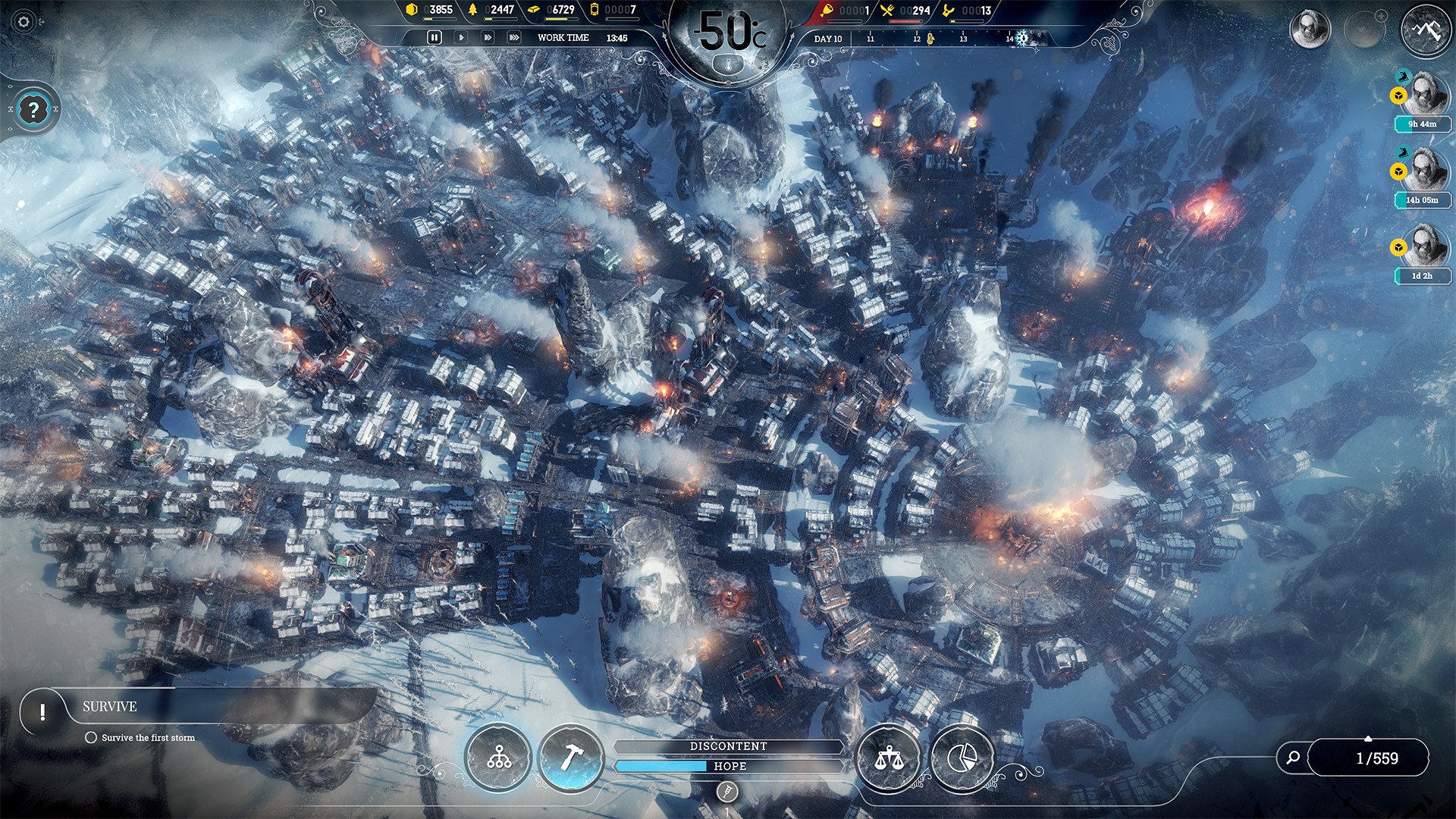Image resolution: width=1456 pixels, height=819 pixels.
Task: Switch to triple-arrow fastest speed
Action: (514, 37)
